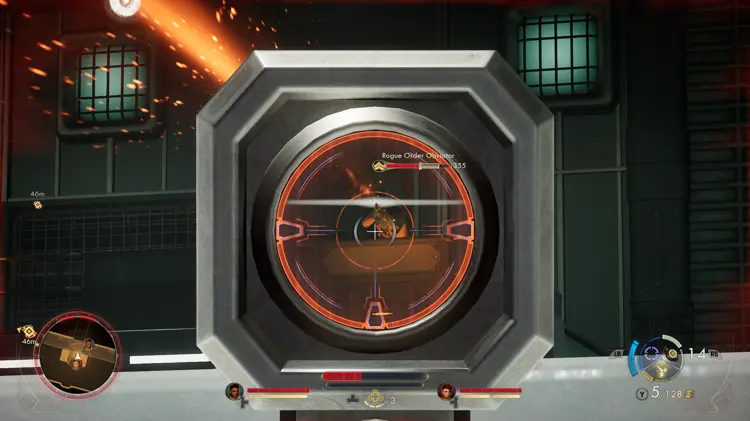Click the objective waypoint marker on left wall
The width and height of the screenshot is (750, 421).
click(x=38, y=204)
